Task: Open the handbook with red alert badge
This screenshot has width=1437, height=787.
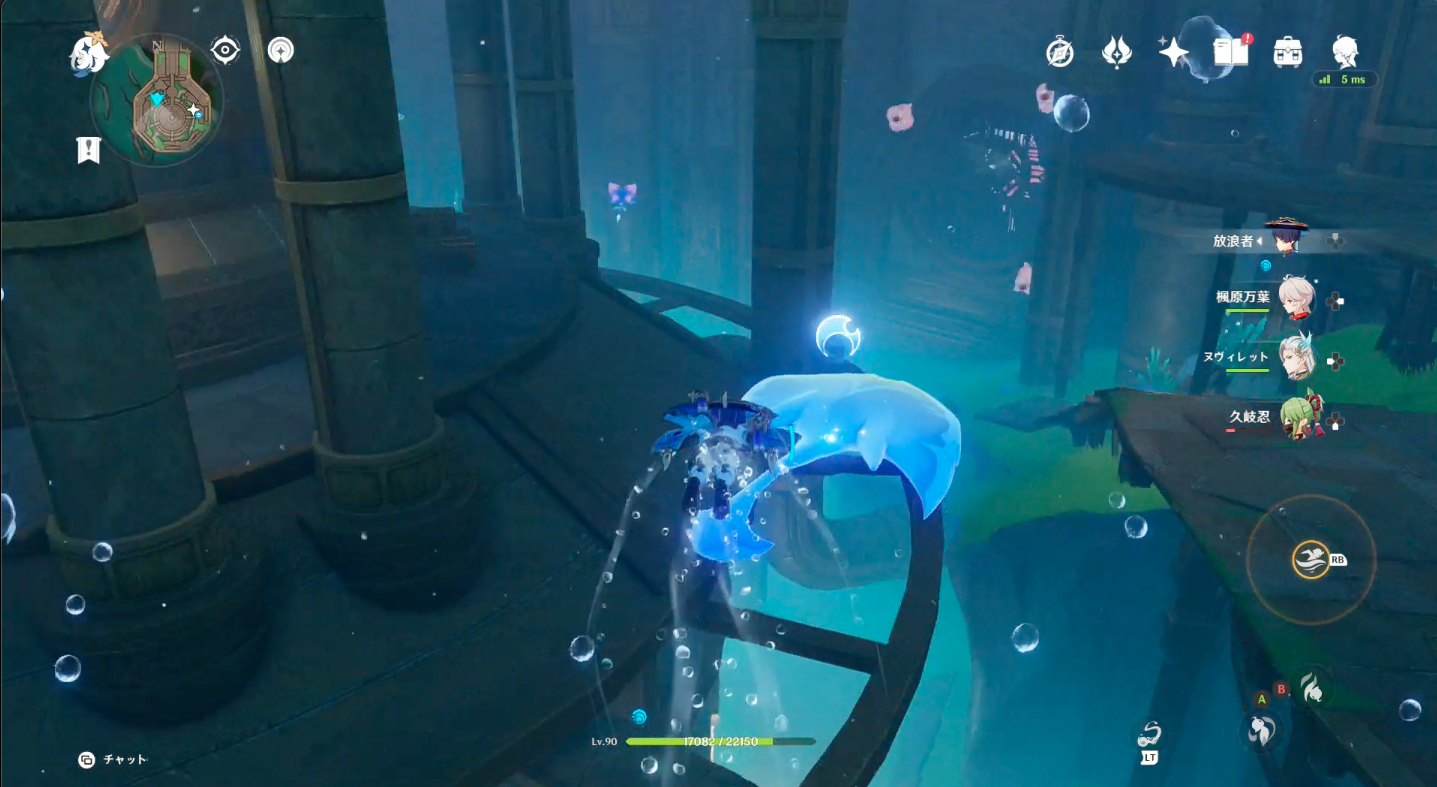Action: [x=1230, y=52]
